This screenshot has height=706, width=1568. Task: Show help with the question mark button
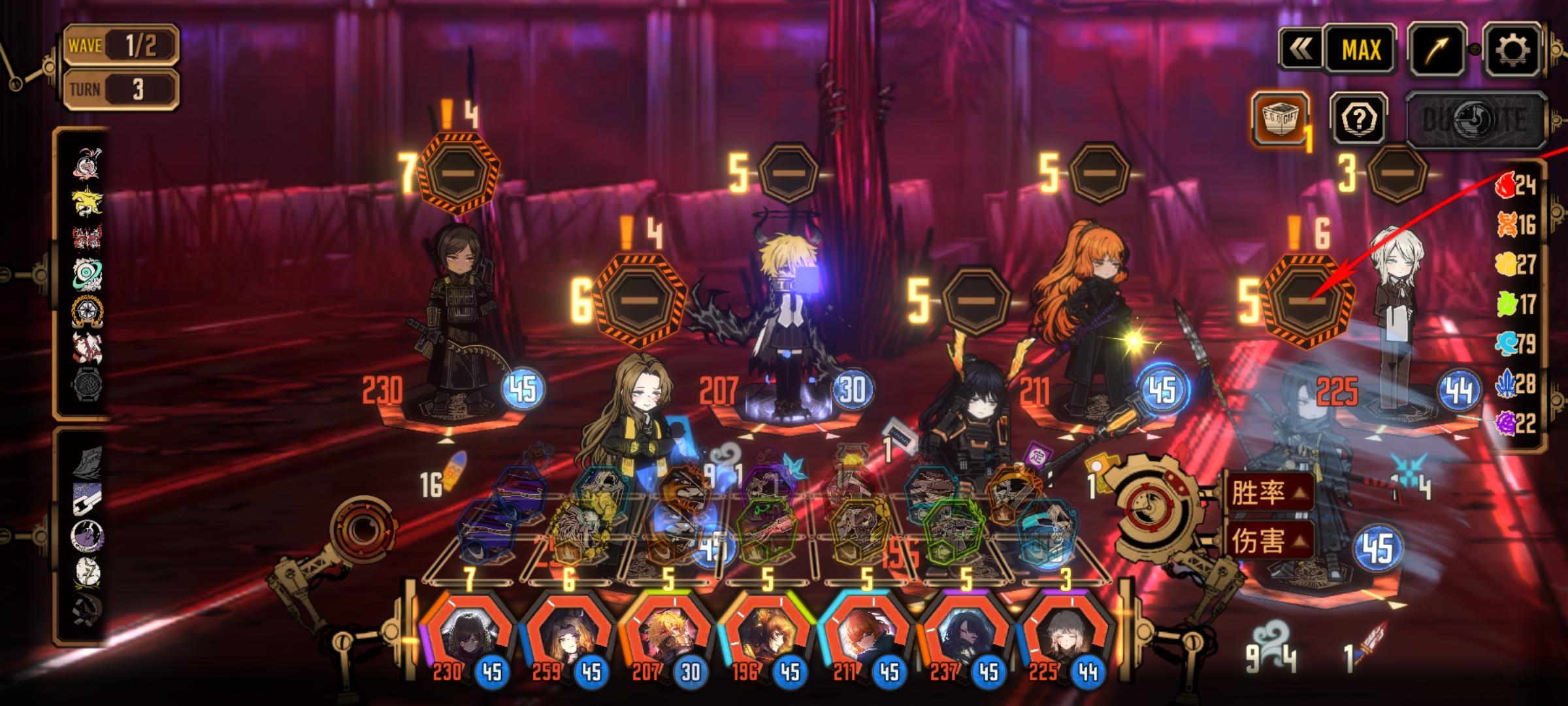(x=1359, y=119)
